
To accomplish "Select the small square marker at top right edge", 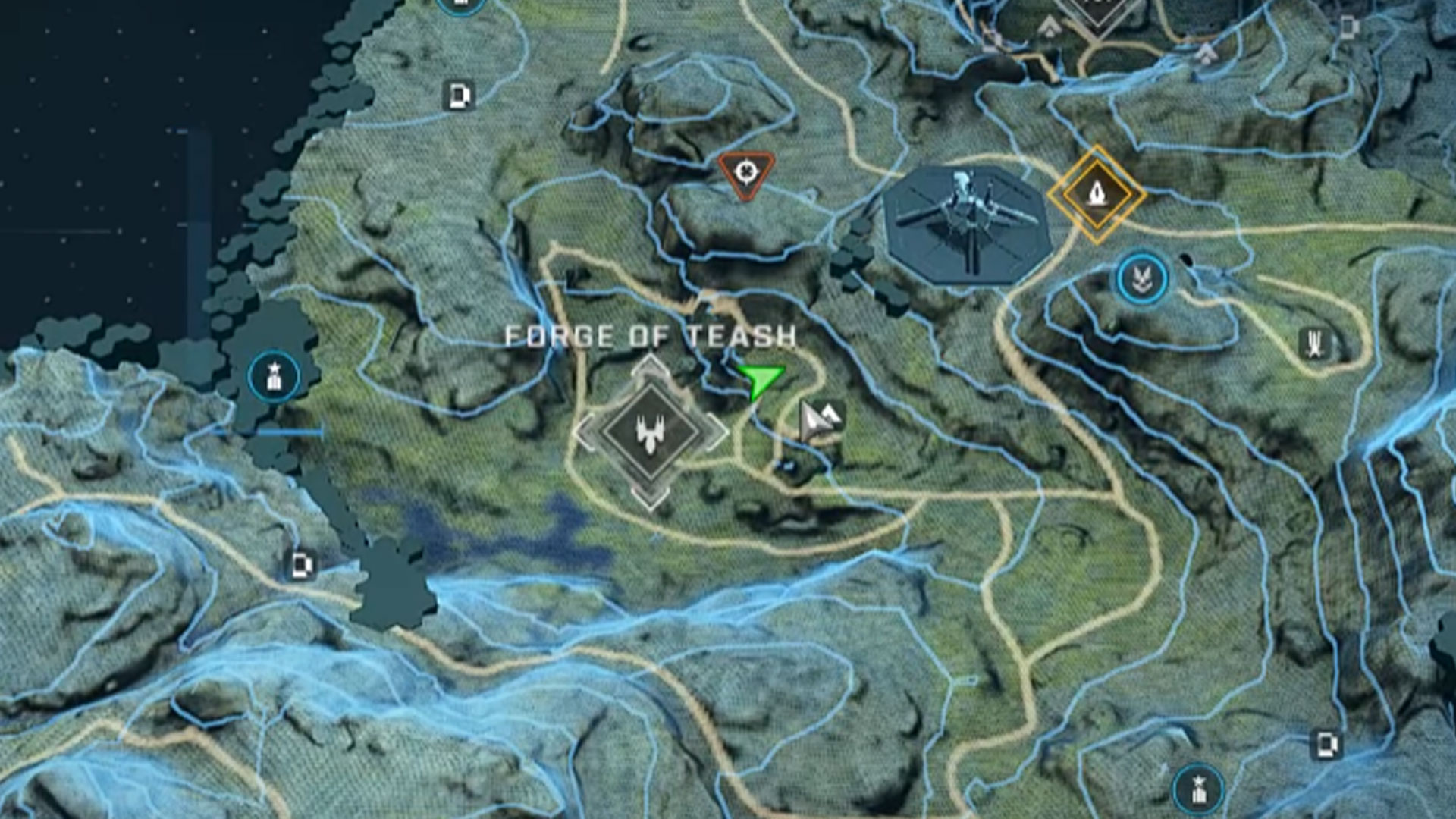I will point(1348,27).
